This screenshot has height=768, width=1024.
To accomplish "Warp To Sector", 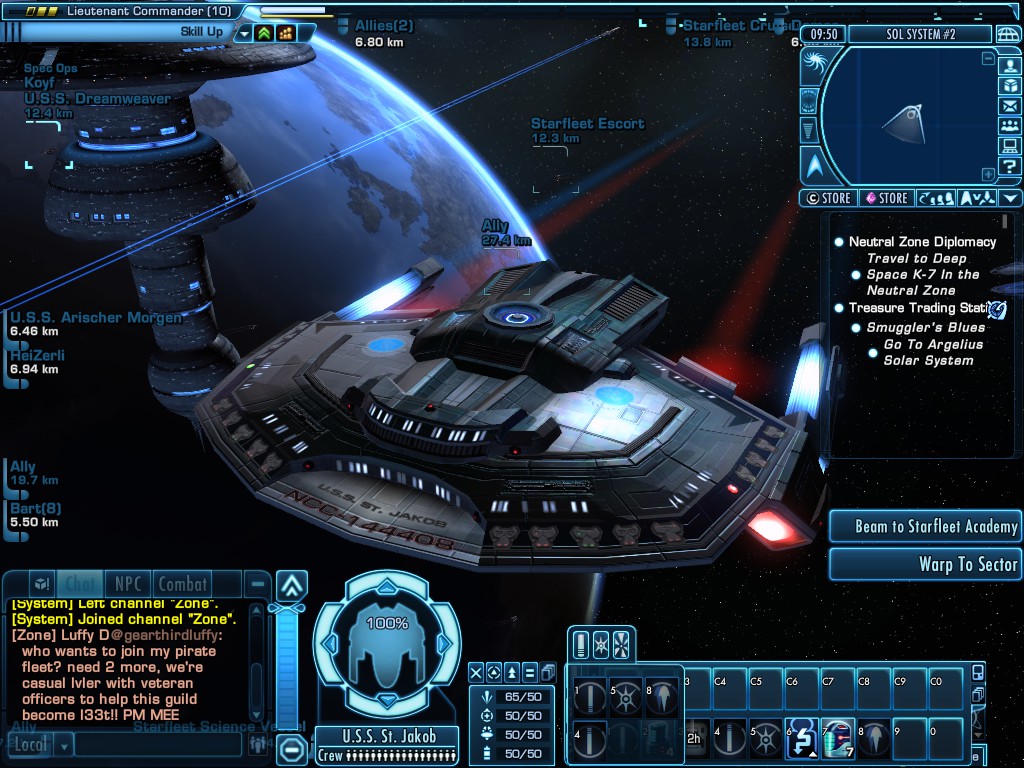I will pos(923,564).
